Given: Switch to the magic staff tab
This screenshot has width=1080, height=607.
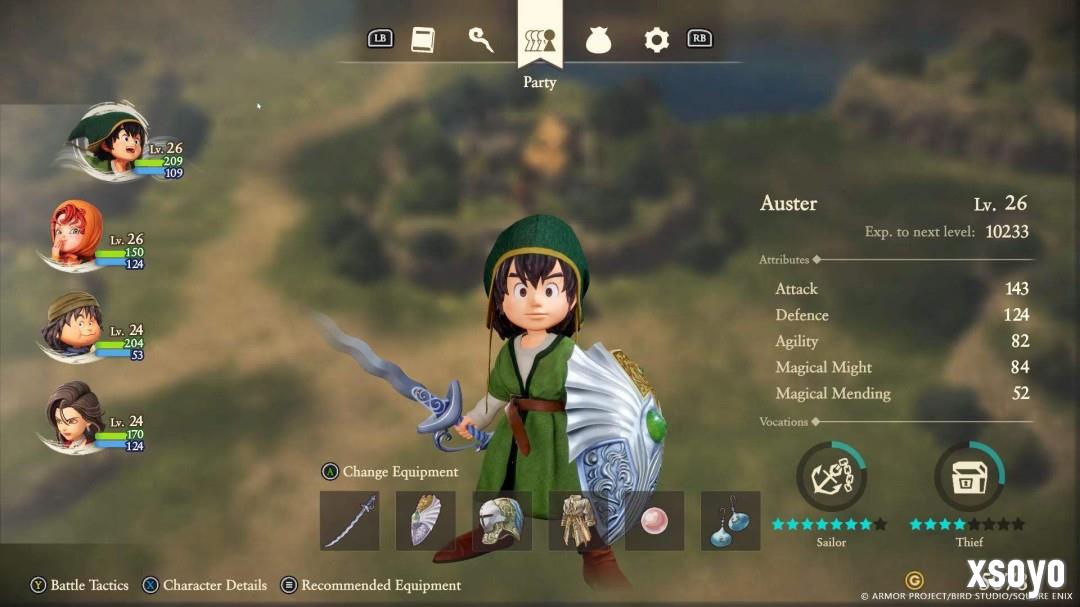Looking at the screenshot, I should pyautogui.click(x=481, y=39).
